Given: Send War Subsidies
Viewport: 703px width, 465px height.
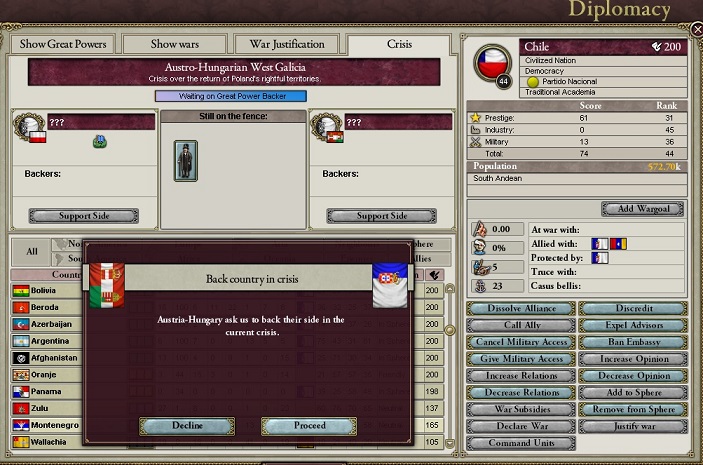Looking at the screenshot, I should (x=507, y=409).
